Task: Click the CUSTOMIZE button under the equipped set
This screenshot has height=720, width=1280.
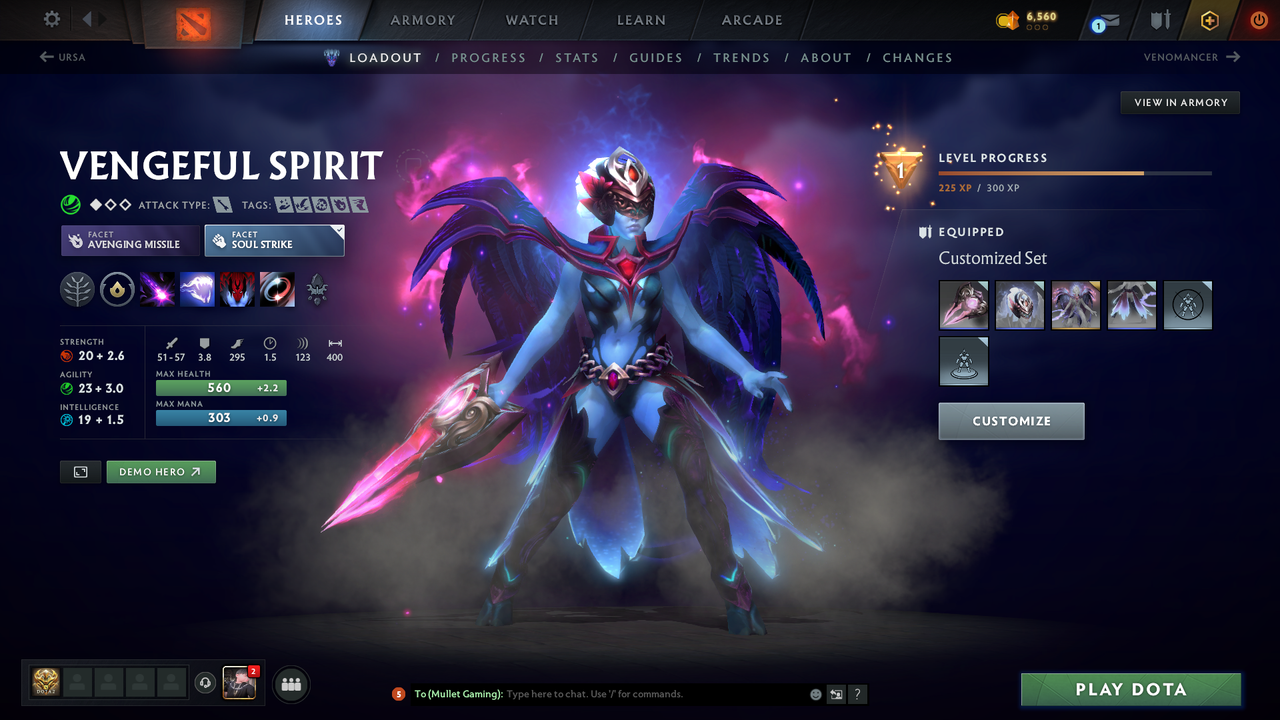Action: 1011,421
